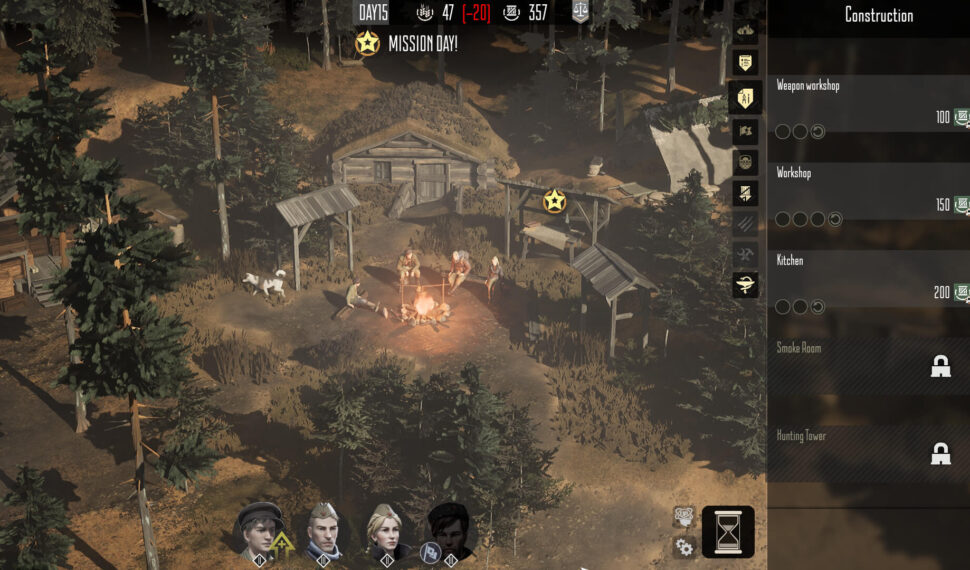970x570 pixels.
Task: Switch to the medical snake-bowl tab
Action: pos(745,286)
